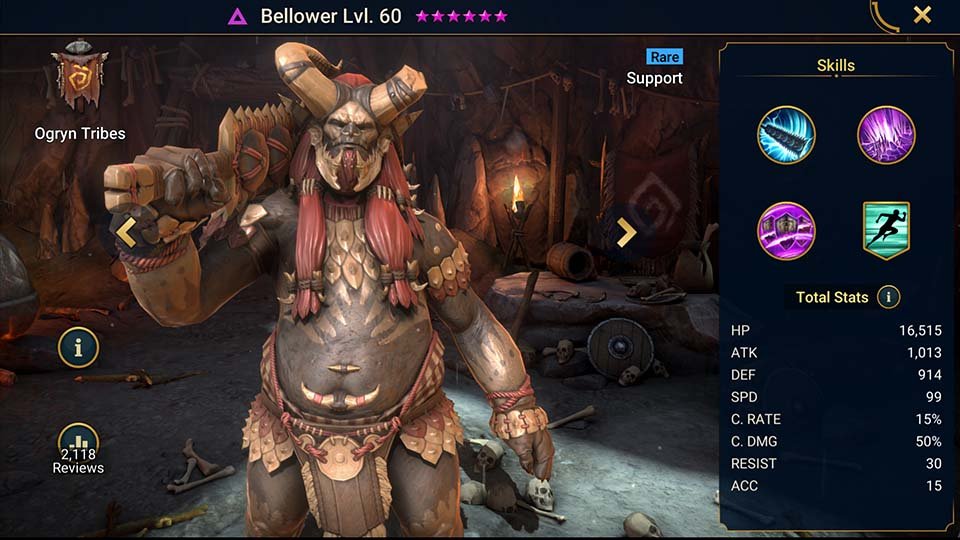
Task: Select the green running figure aura skill
Action: coord(886,230)
